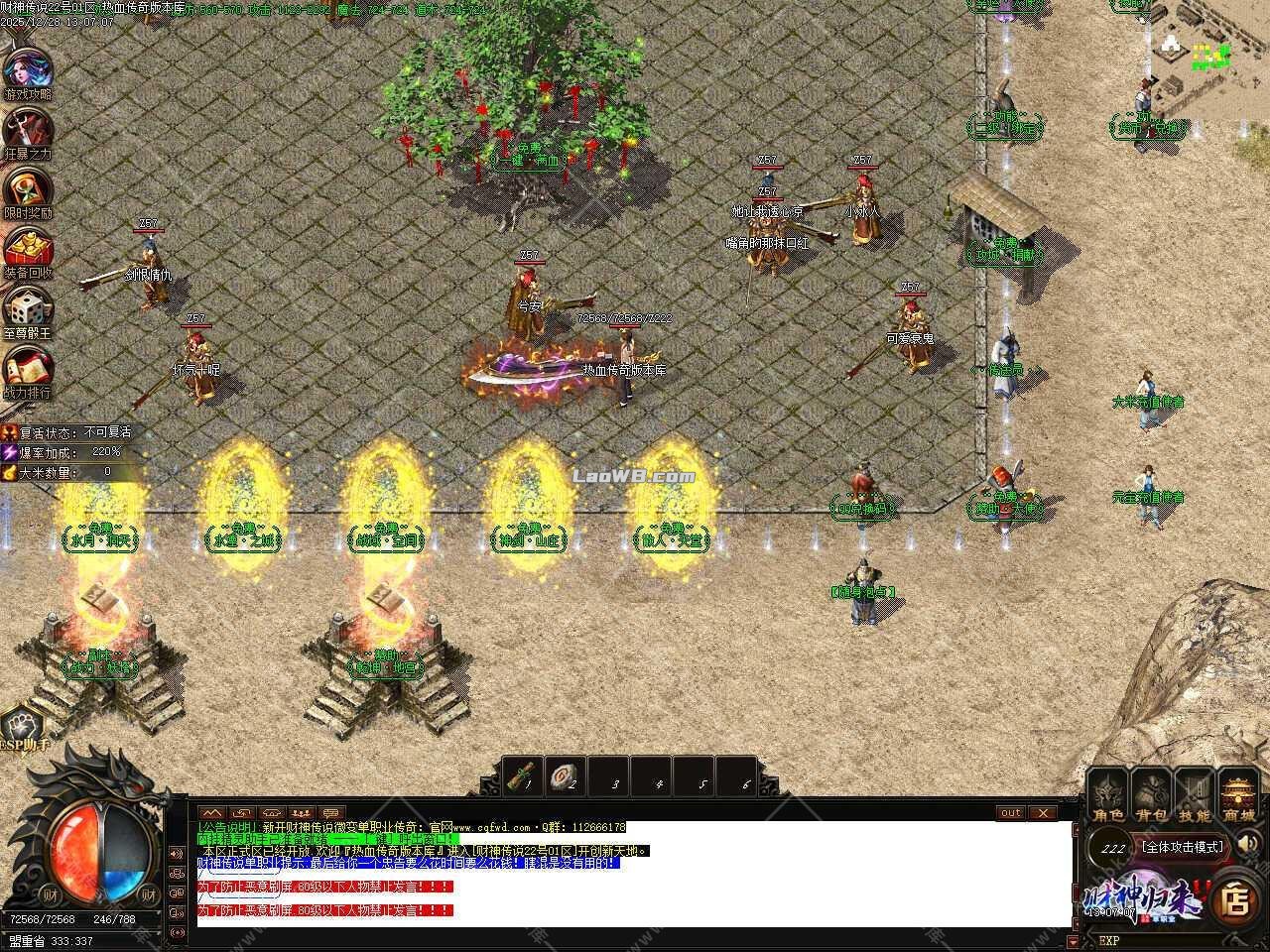Select the first chat channel filter icon
1270x952 pixels.
[x=213, y=813]
